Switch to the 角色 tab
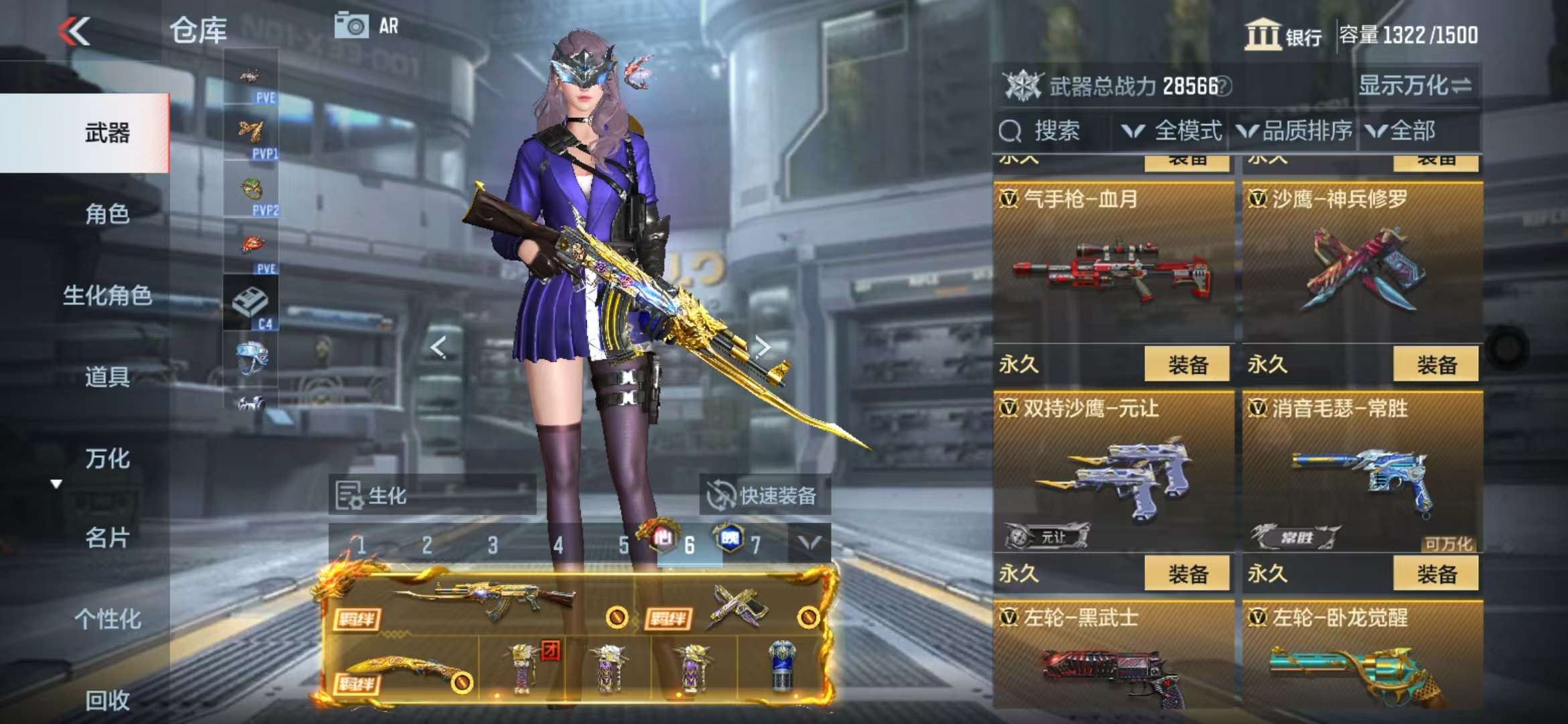 pos(107,214)
